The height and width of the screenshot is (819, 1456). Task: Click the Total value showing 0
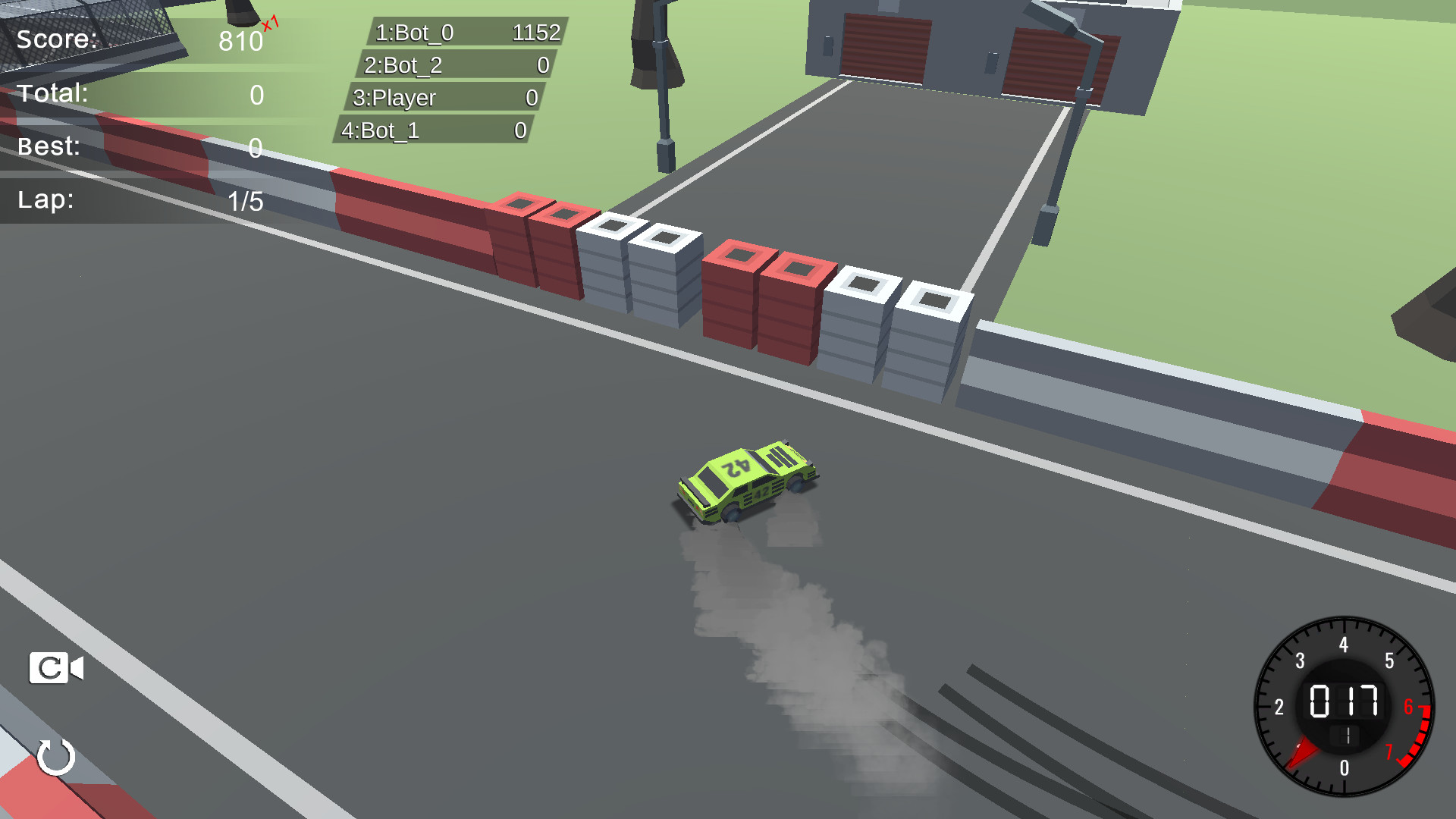click(x=256, y=94)
